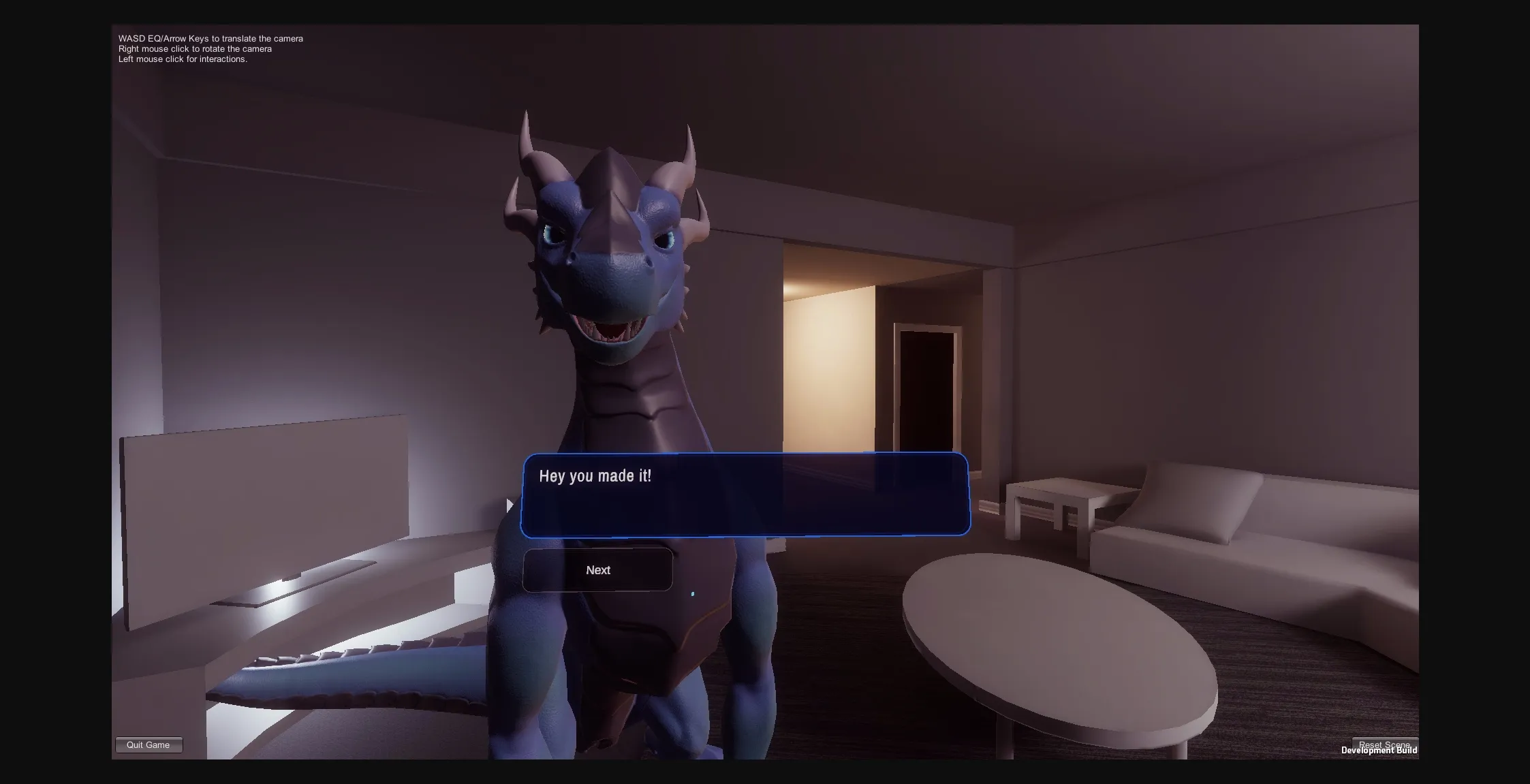Click the Next button to continue dialogue
The height and width of the screenshot is (784, 1530).
coord(597,569)
